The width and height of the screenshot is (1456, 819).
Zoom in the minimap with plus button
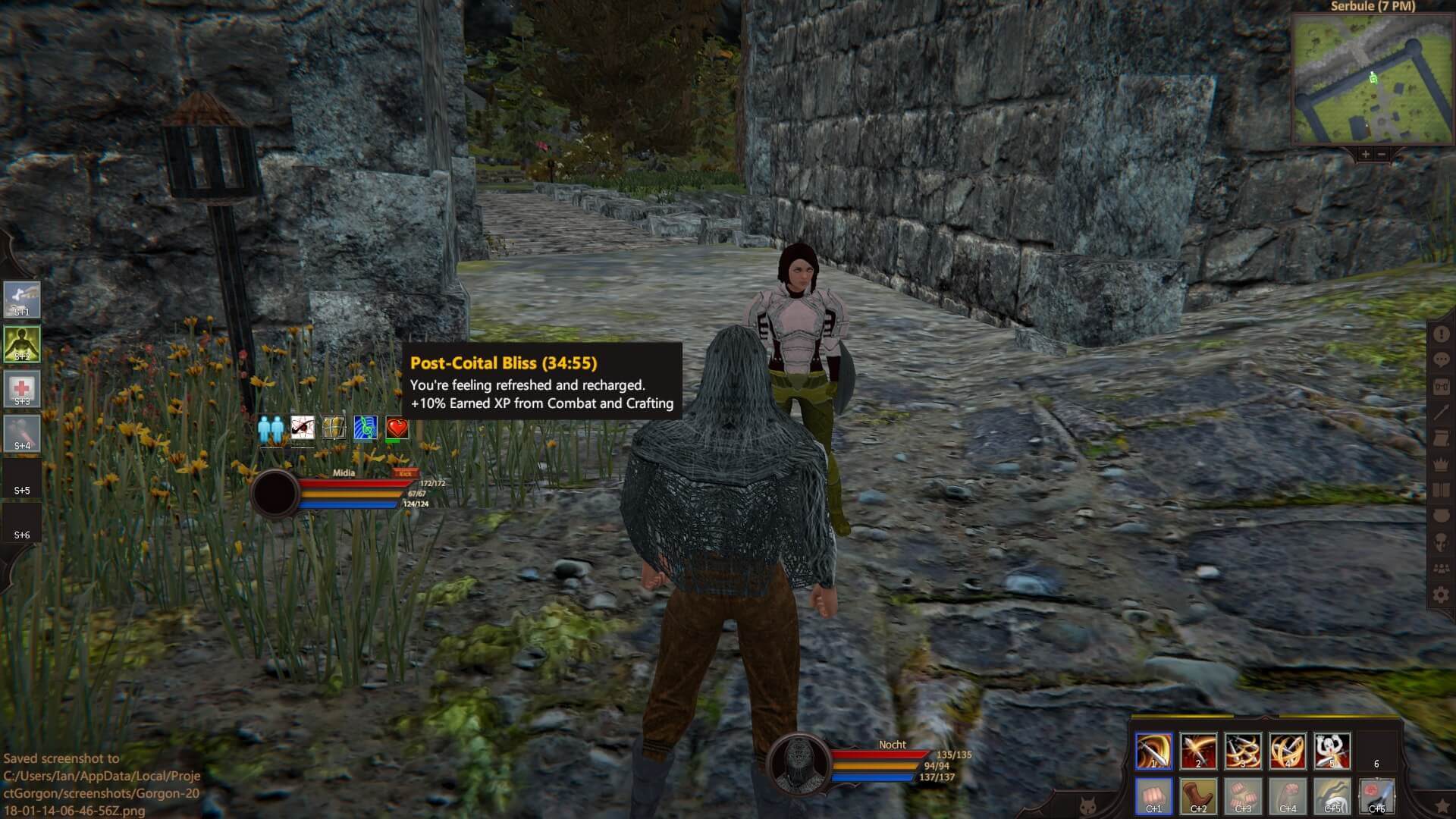pos(1365,155)
